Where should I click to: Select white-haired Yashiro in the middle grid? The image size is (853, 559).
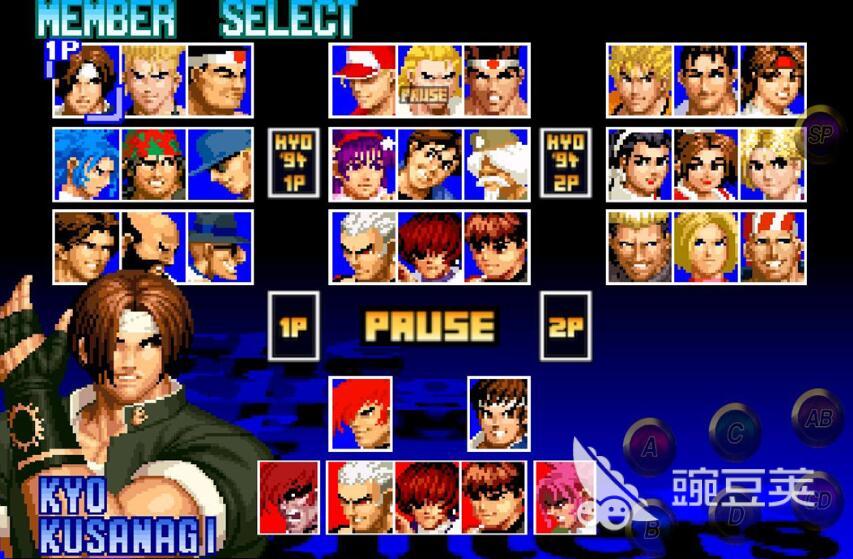363,246
